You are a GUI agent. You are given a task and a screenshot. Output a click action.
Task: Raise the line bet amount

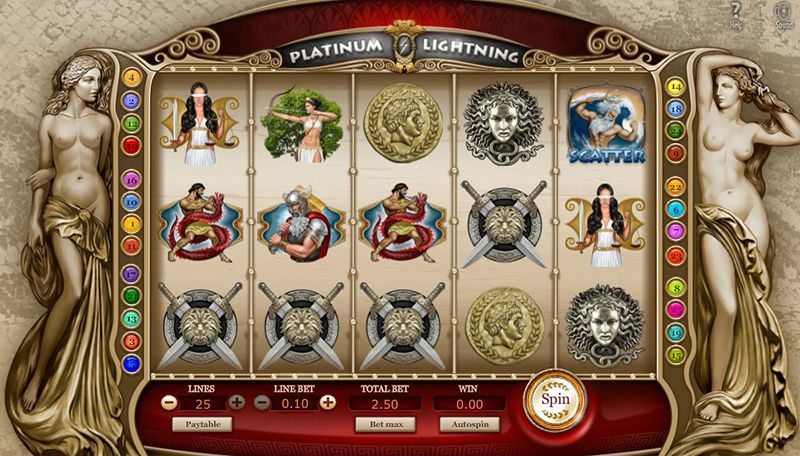click(327, 402)
